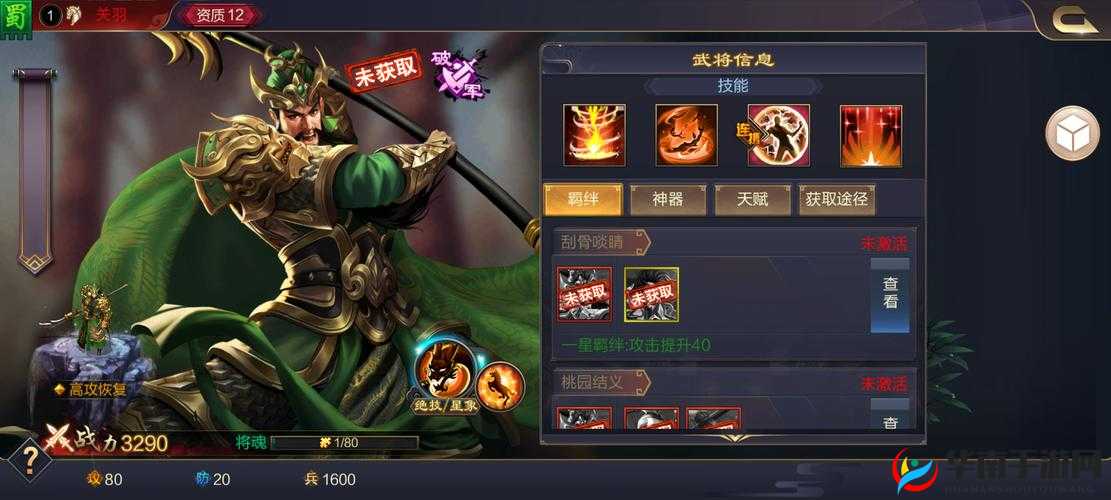Image resolution: width=1111 pixels, height=500 pixels.
Task: Expand the 桃园结义 bond header
Action: pos(601,382)
